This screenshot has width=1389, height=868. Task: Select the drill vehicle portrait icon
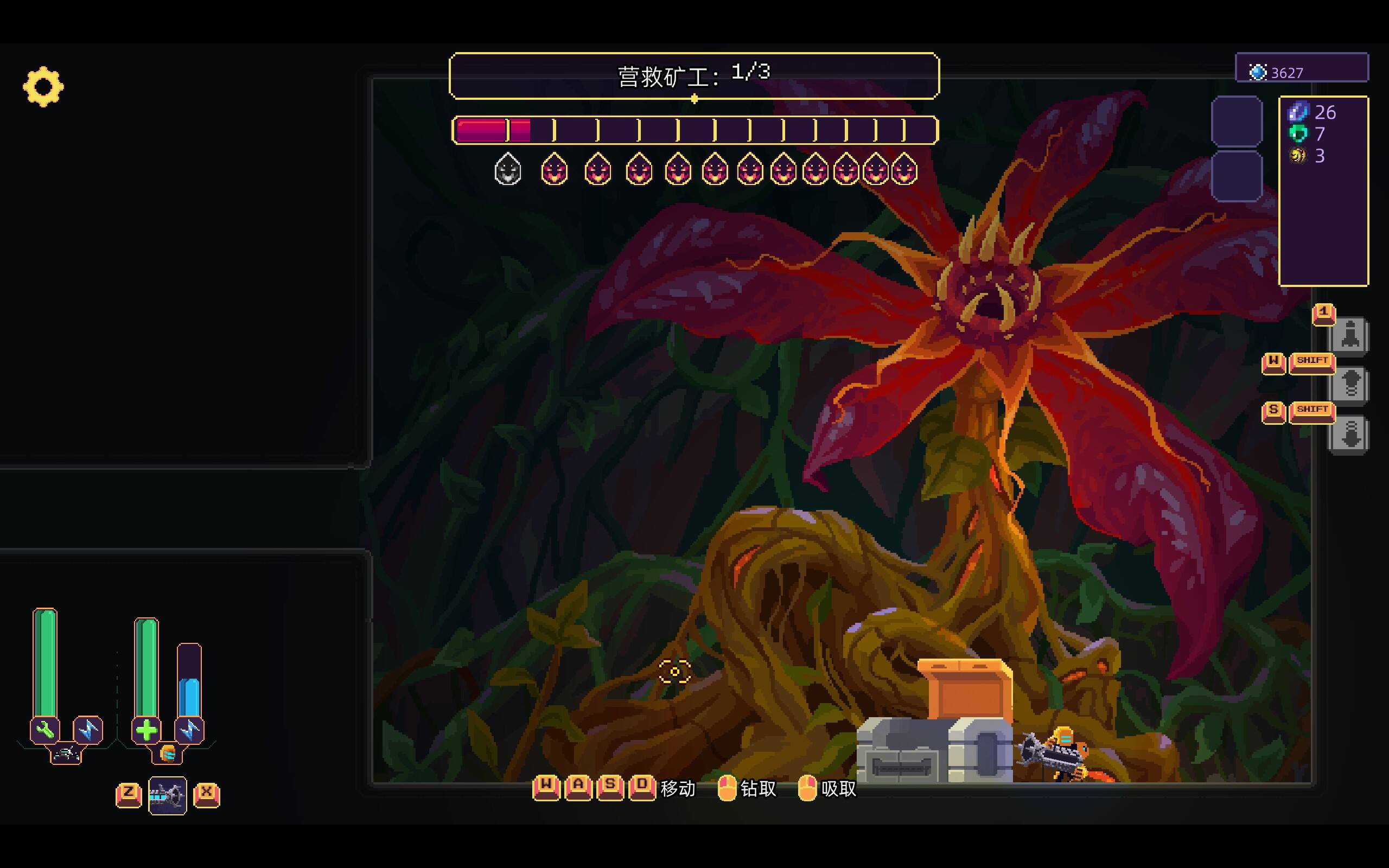66,754
